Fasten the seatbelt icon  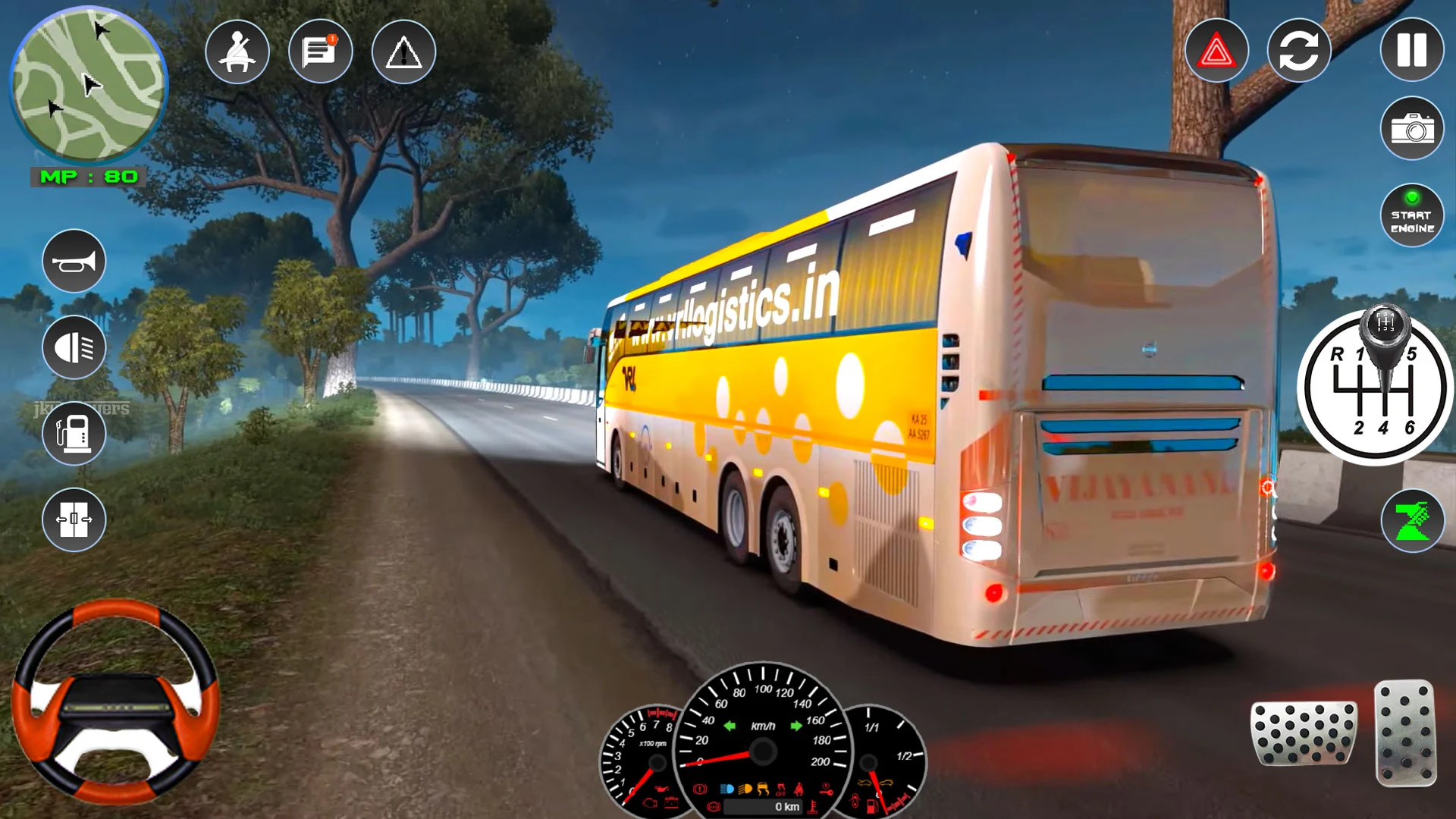click(237, 50)
